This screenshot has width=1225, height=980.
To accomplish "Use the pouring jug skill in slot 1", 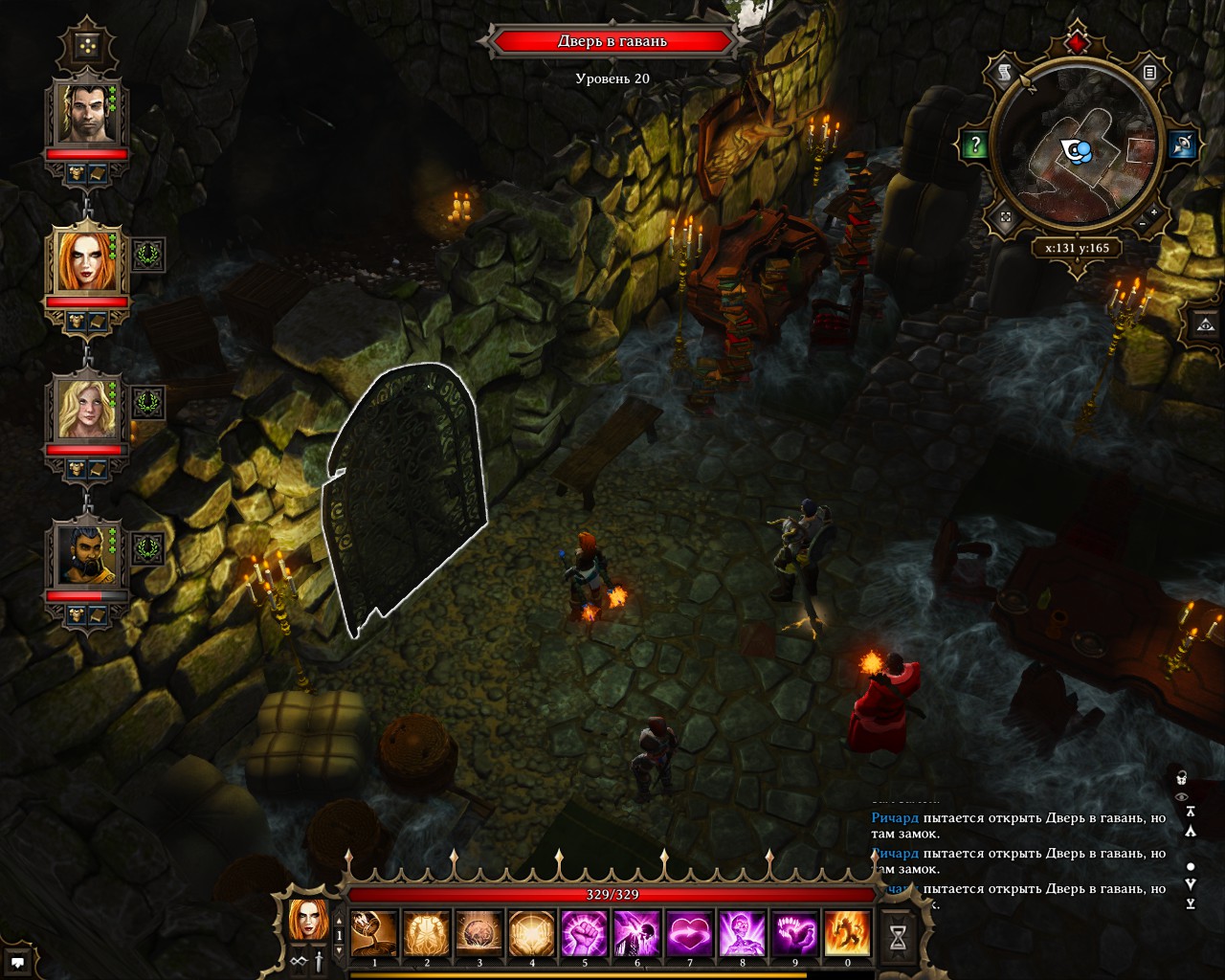I will click(x=374, y=933).
